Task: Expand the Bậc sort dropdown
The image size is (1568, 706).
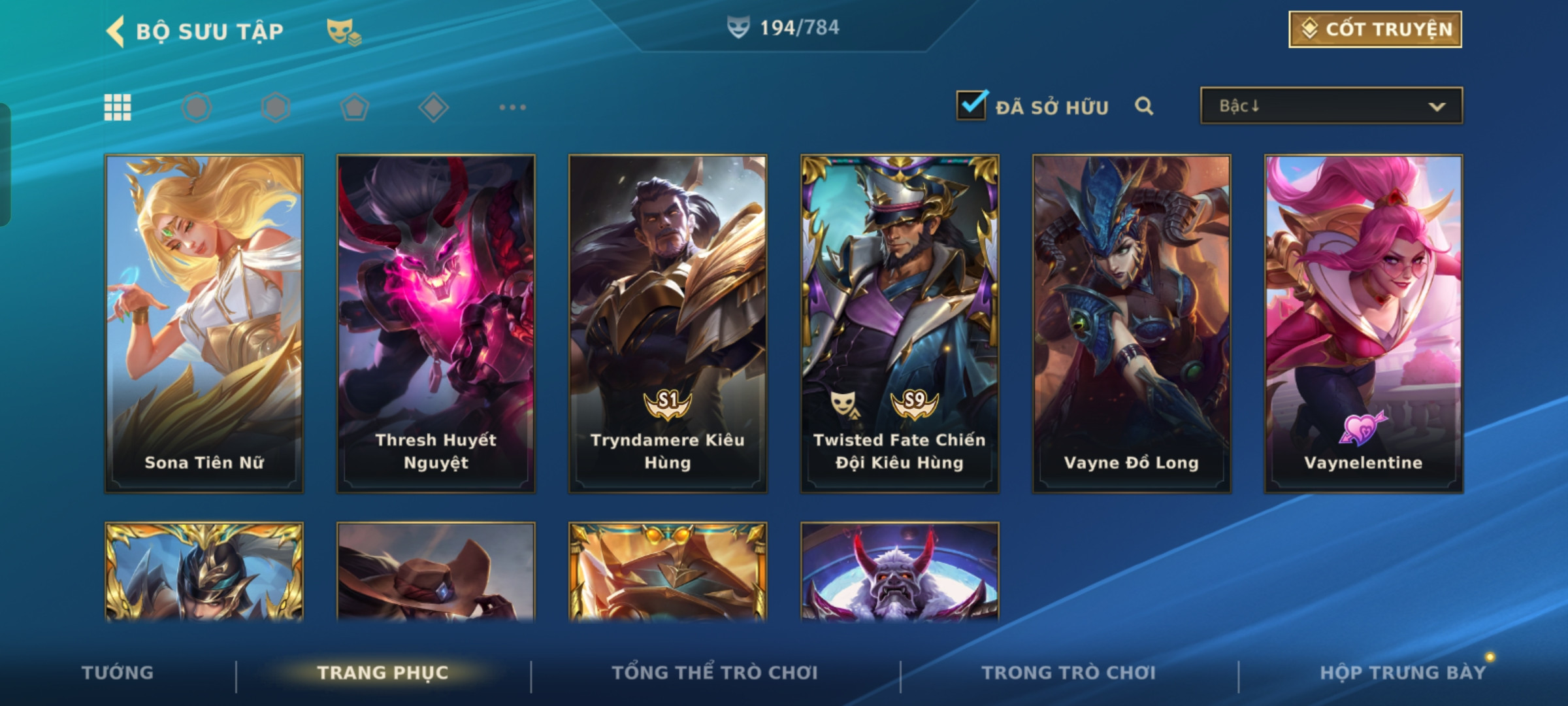Action: 1331,106
